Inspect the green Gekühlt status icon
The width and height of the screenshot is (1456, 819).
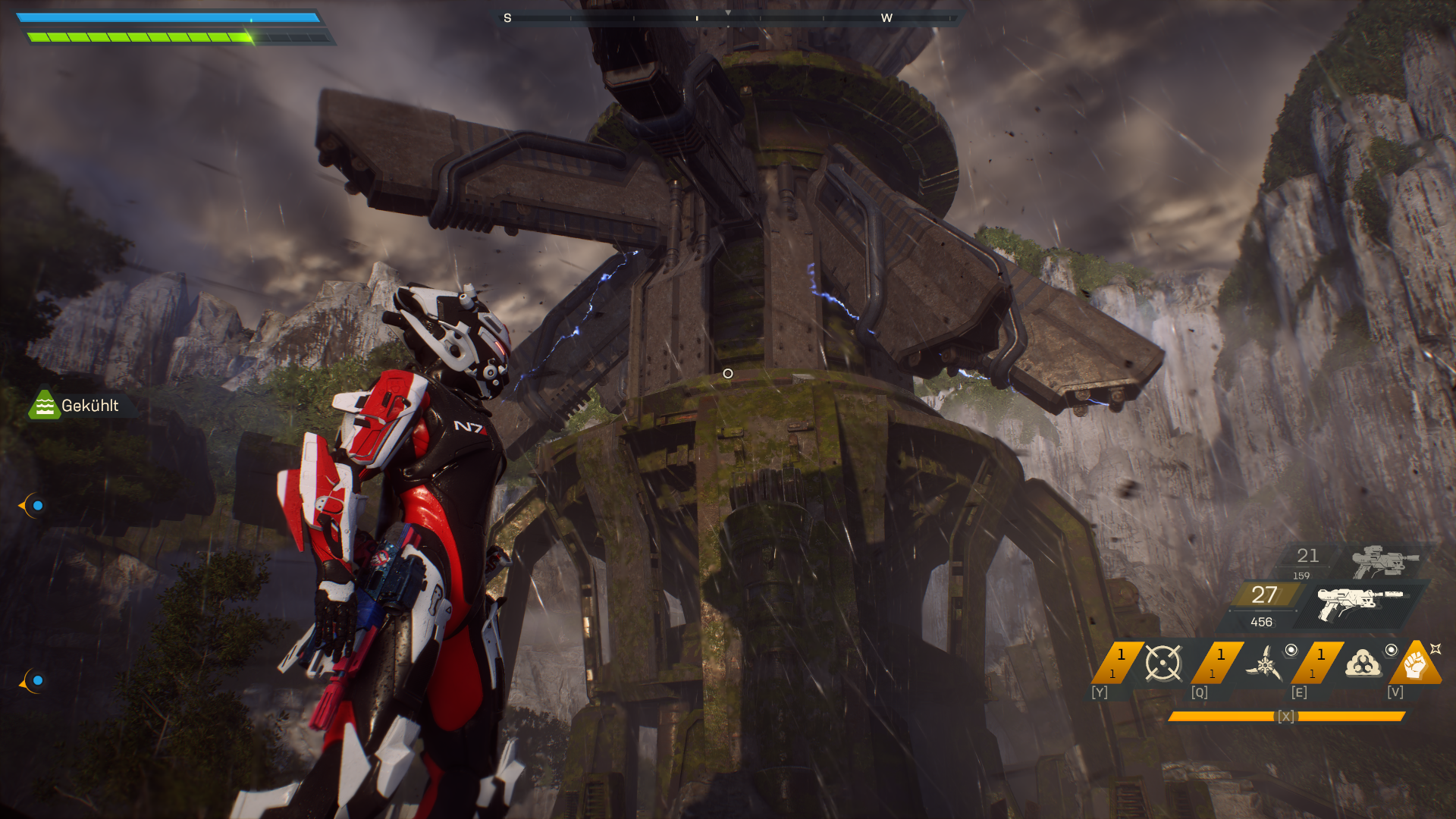click(x=44, y=405)
